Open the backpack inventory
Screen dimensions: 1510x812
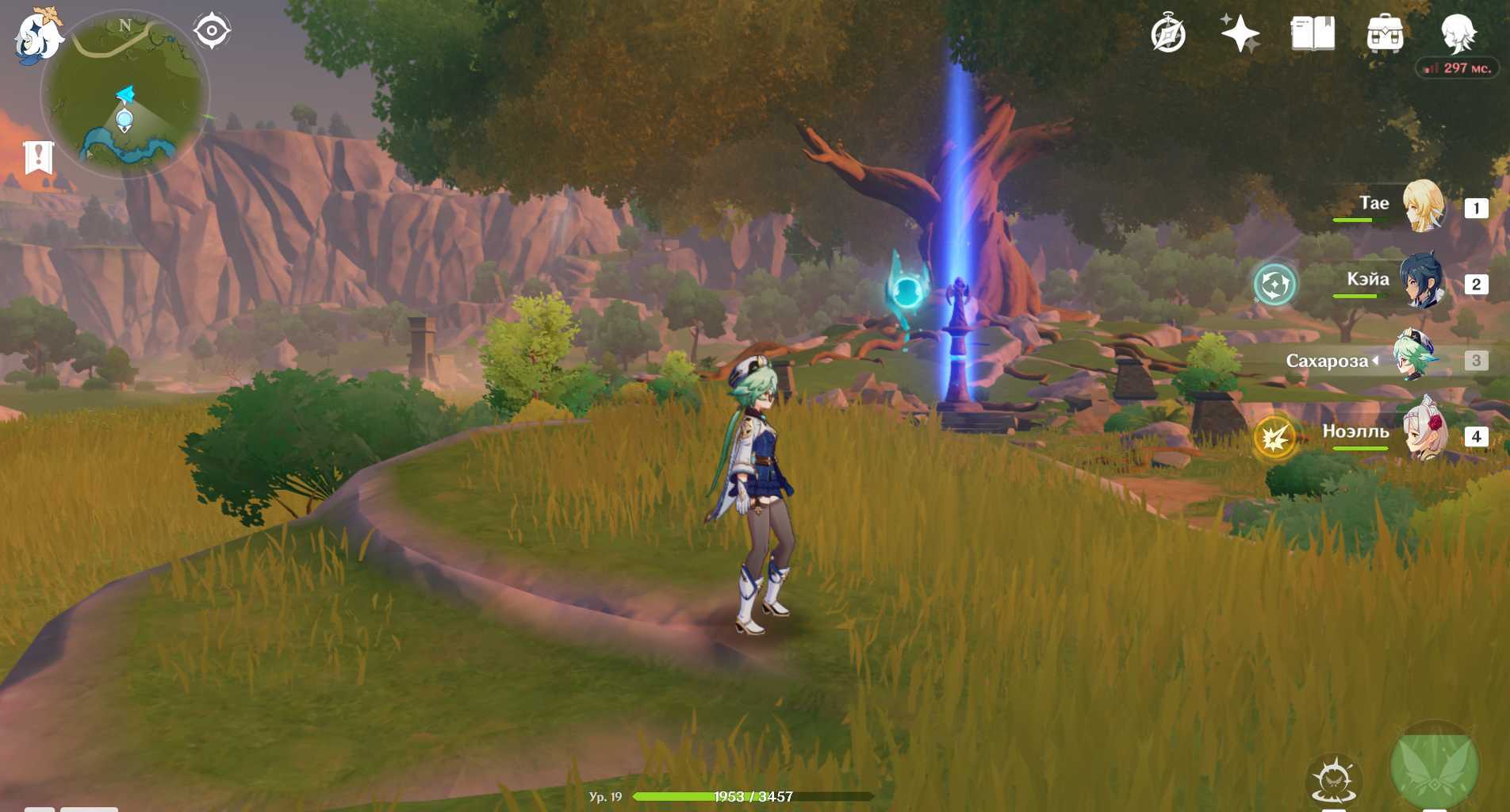point(1385,34)
